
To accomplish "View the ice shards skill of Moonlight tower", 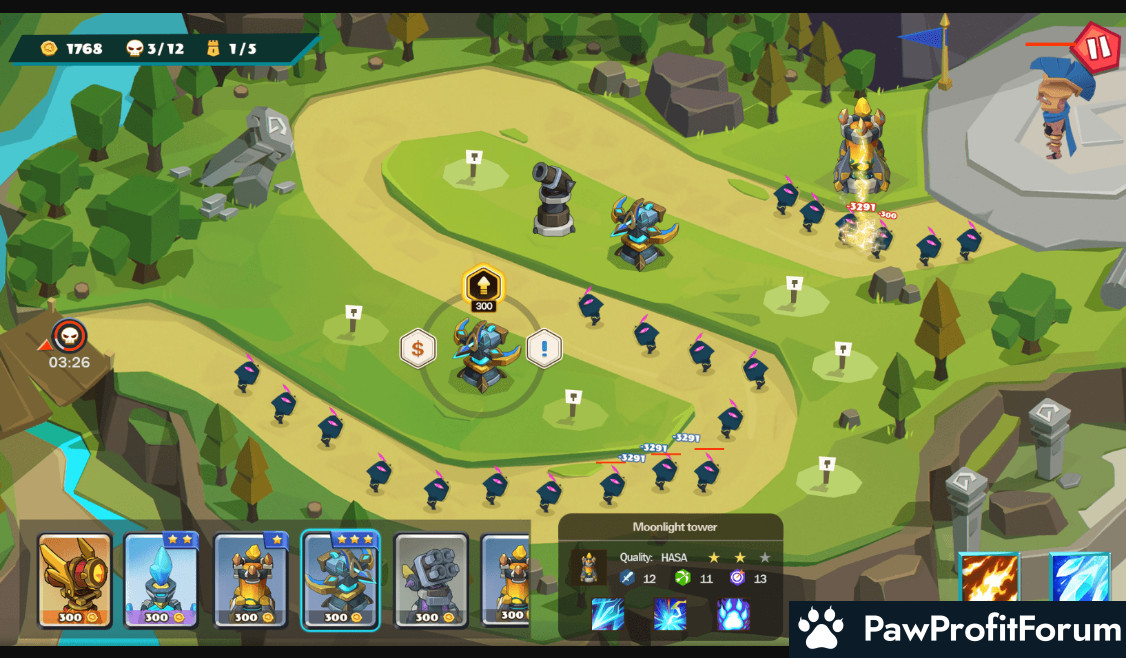I will click(608, 614).
